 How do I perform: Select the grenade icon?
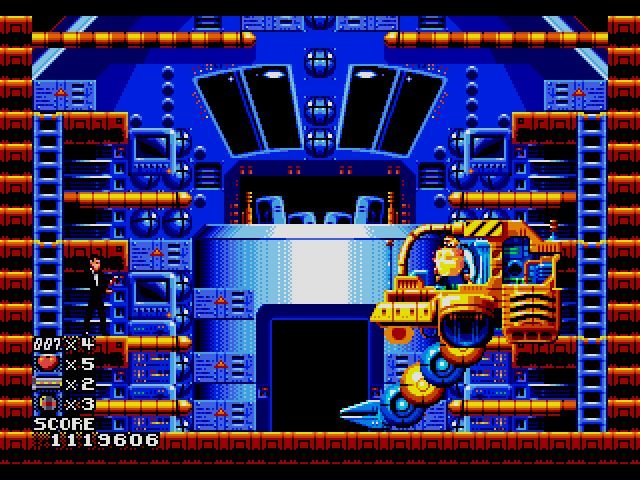47,404
